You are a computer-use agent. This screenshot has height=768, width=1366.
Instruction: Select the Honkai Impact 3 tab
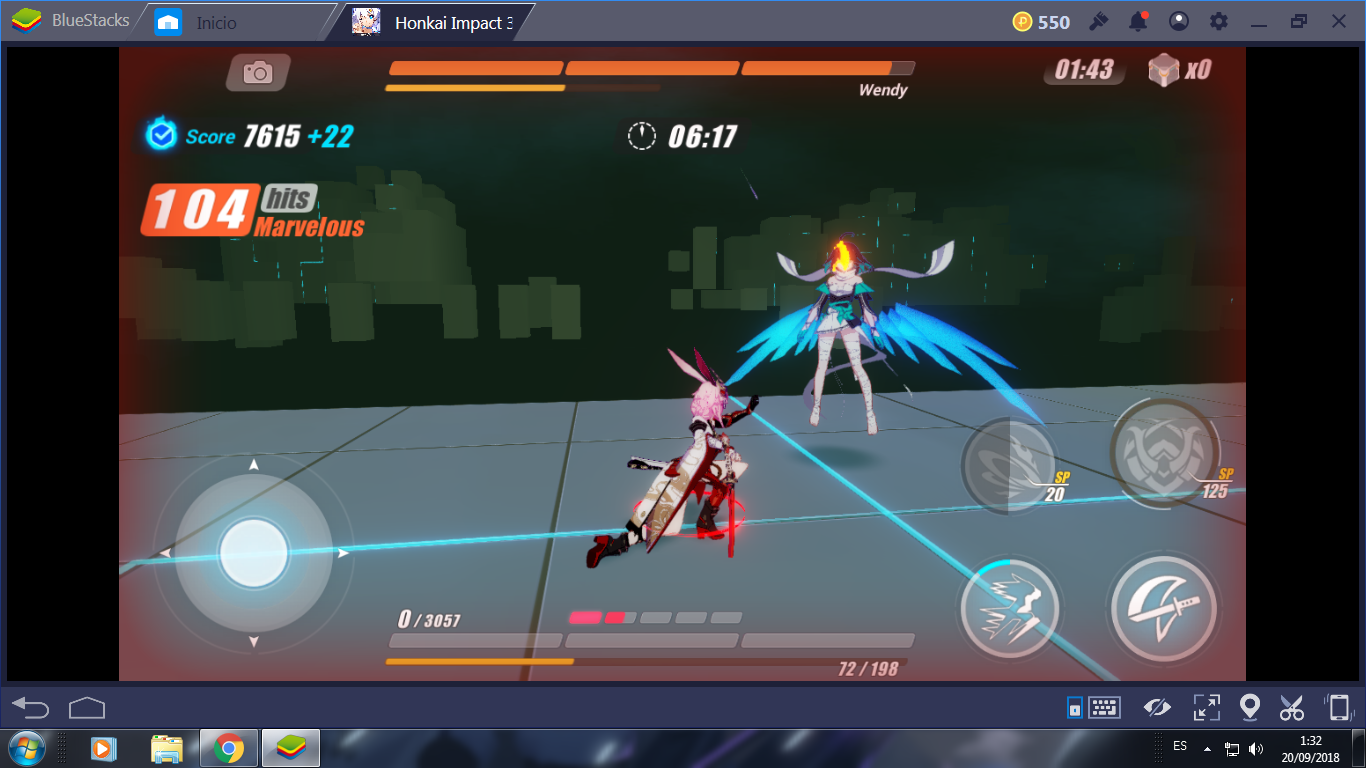click(x=432, y=19)
